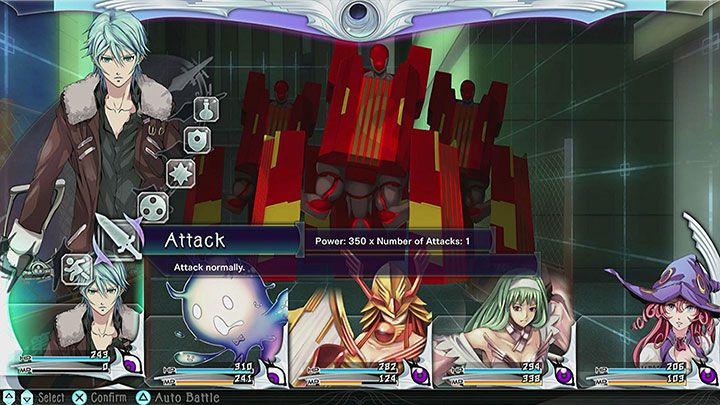The image size is (720, 405).
Task: Select the Attack sword command
Action: pos(118,237)
